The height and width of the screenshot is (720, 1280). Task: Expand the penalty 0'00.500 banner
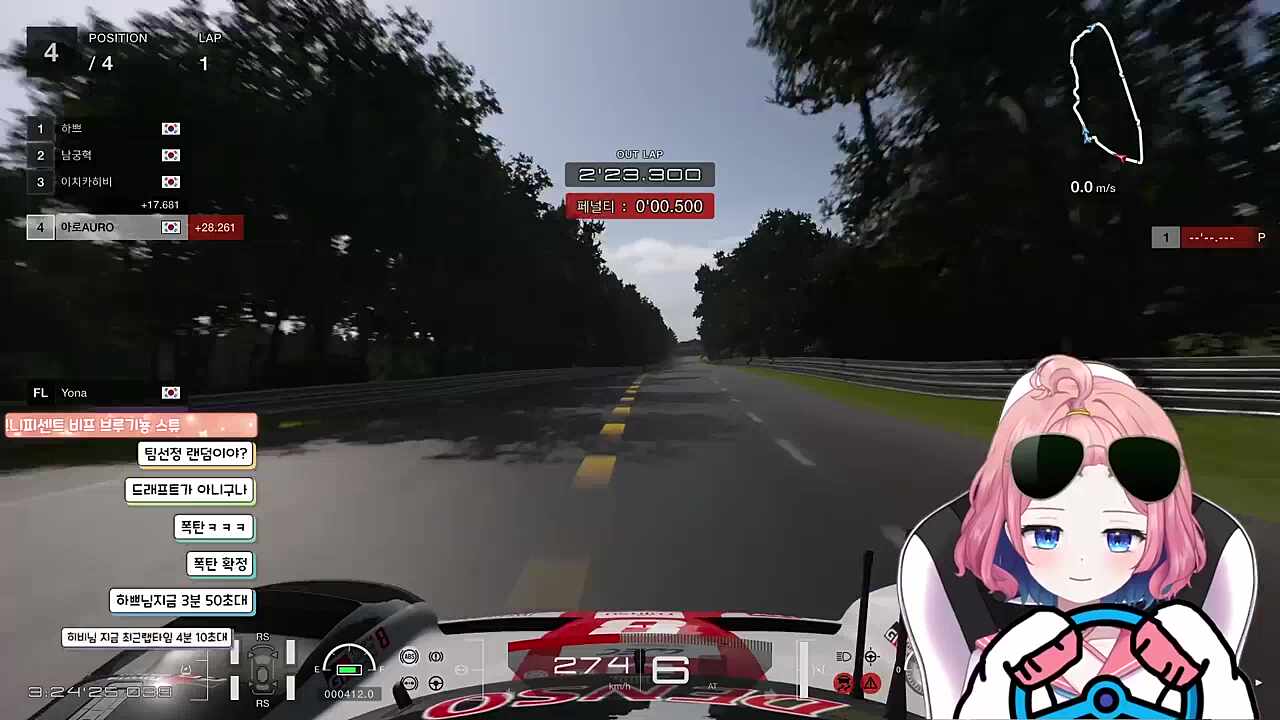coord(639,206)
